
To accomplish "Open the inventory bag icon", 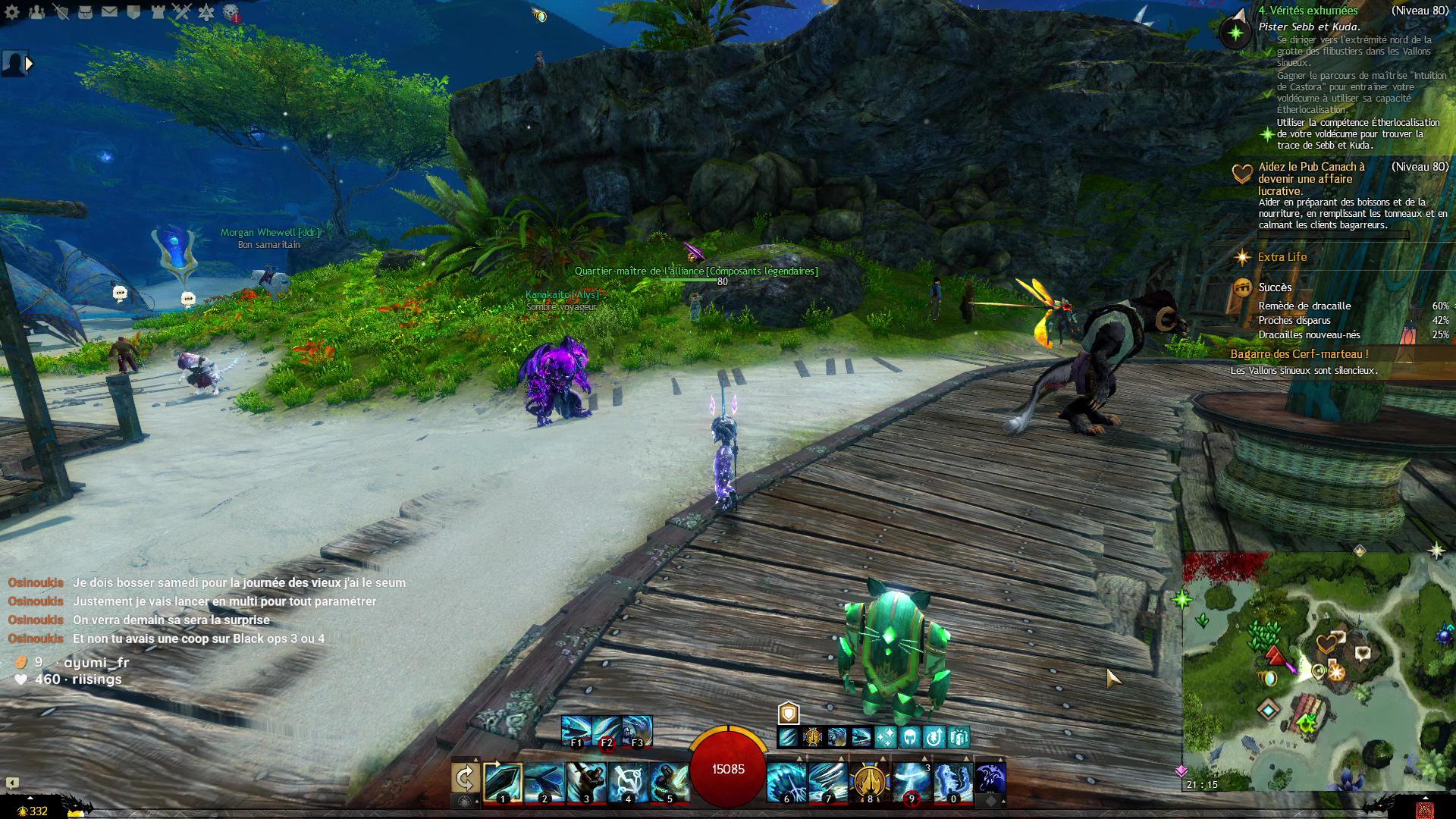I will point(85,12).
